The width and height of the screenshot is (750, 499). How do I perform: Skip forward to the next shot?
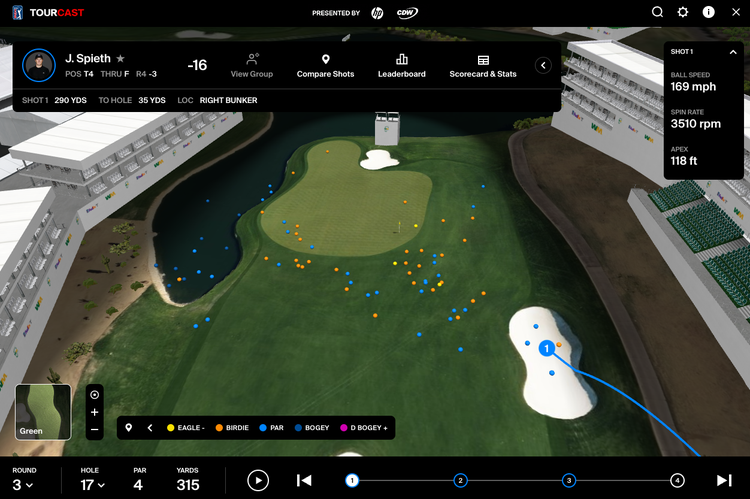tap(724, 481)
